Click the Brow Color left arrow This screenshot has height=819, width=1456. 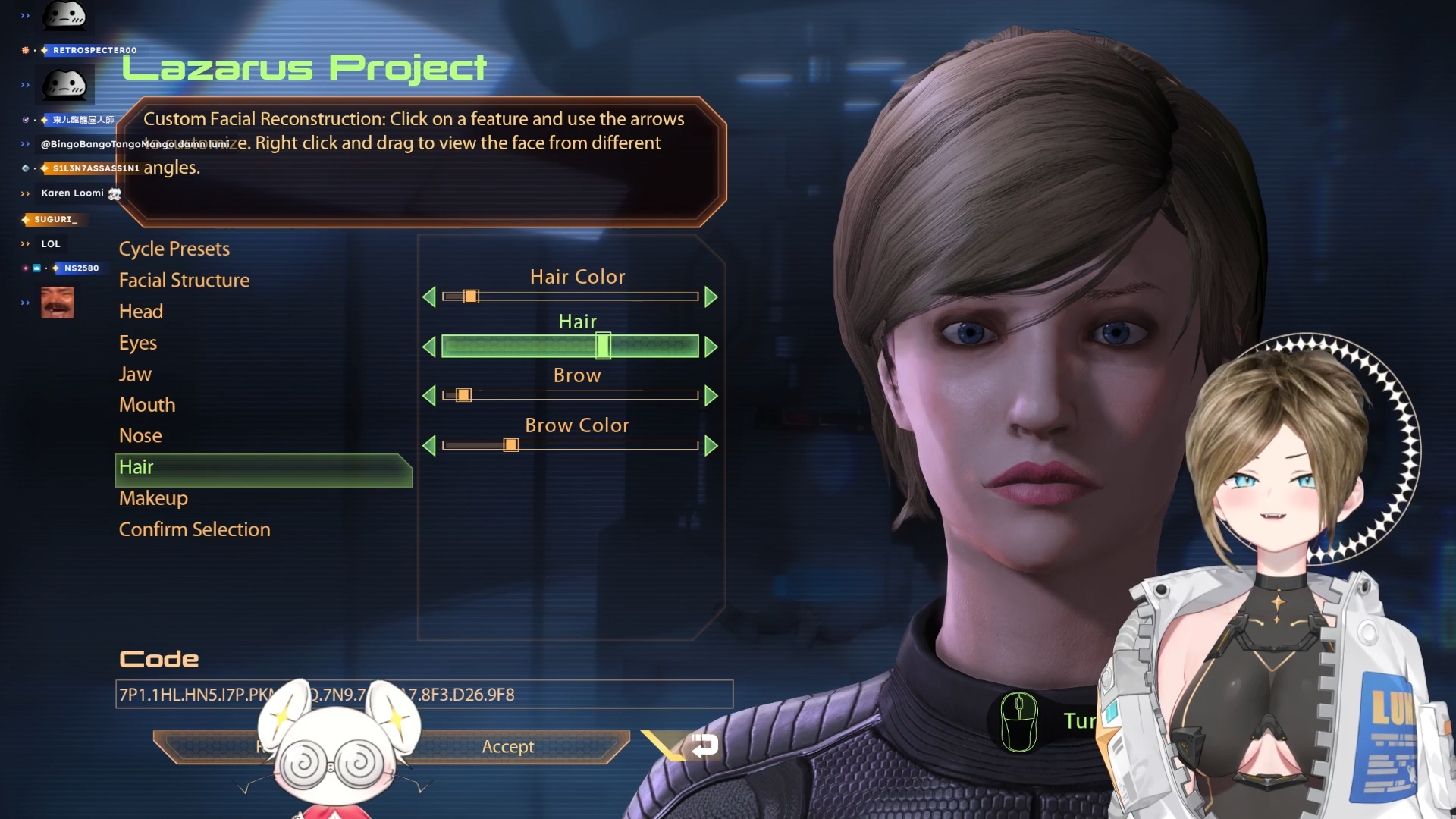point(429,445)
